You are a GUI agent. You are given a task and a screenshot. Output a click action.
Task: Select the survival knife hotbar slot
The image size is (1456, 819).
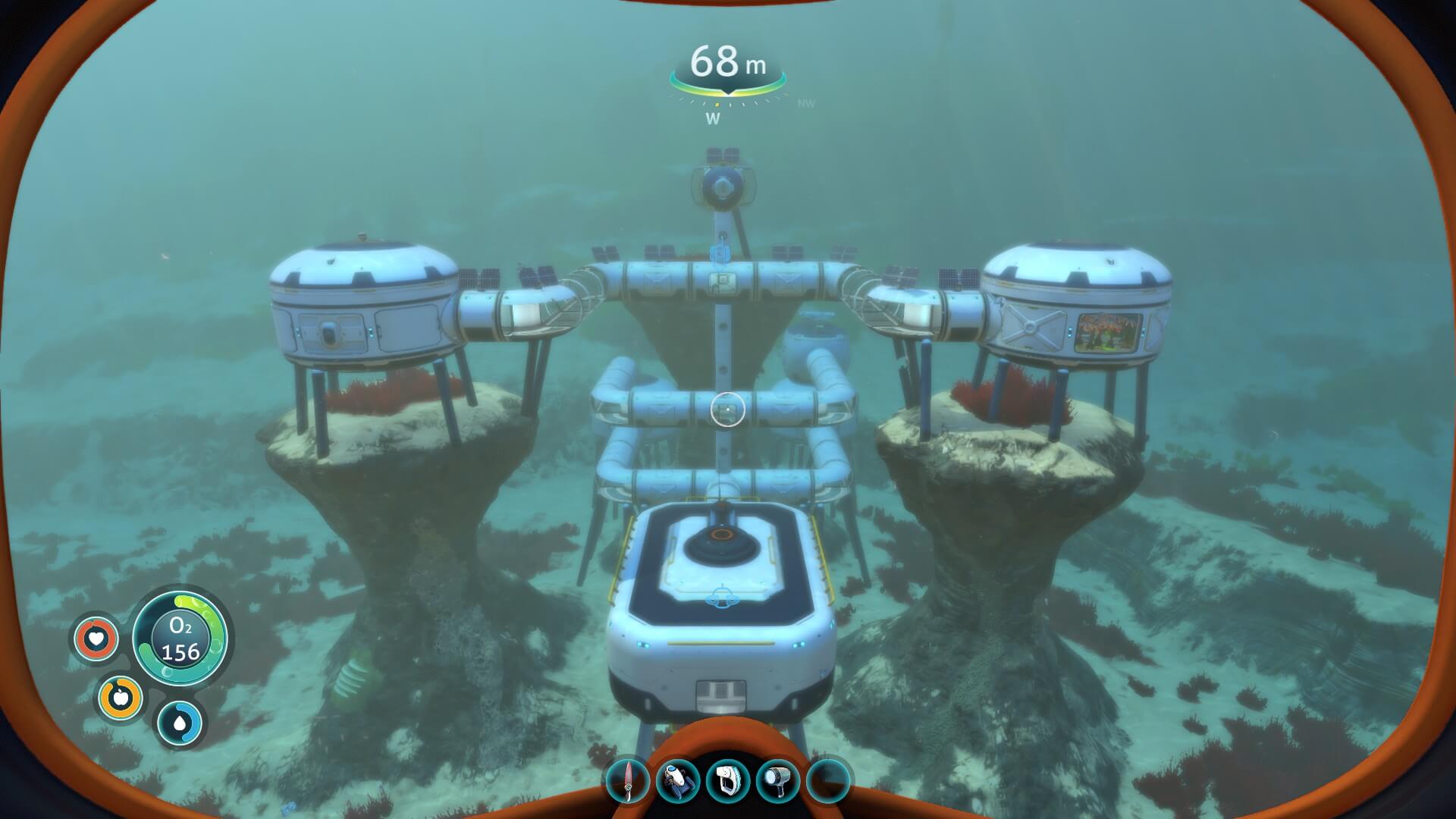tap(628, 780)
